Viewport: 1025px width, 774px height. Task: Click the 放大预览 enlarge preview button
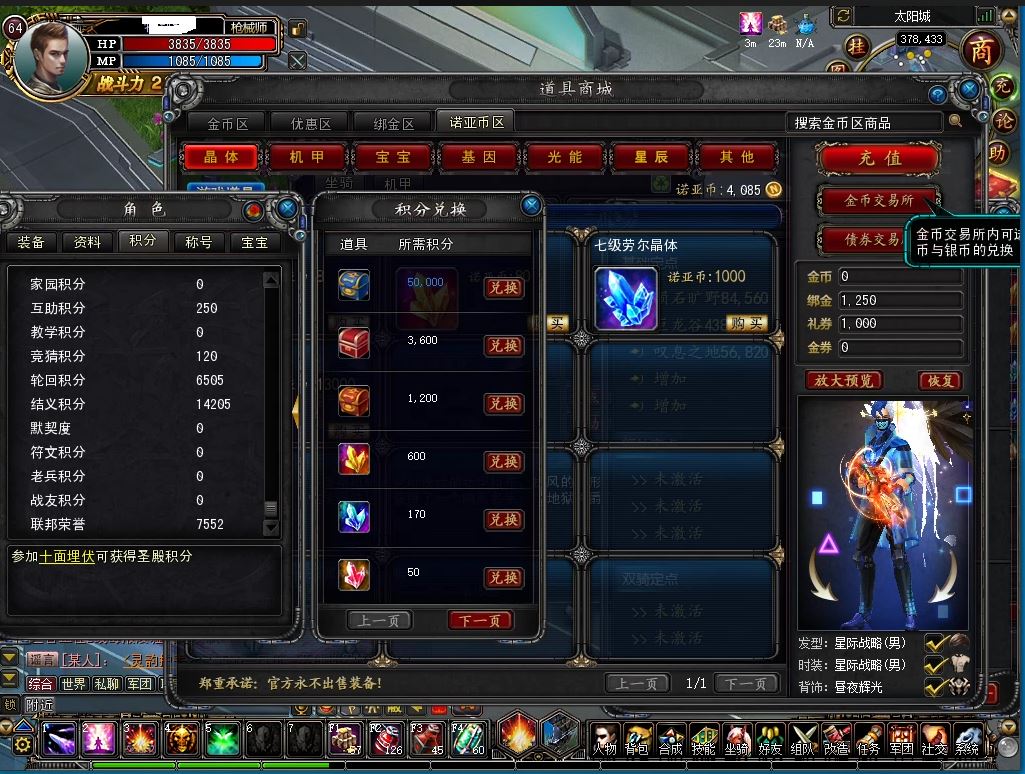click(844, 381)
